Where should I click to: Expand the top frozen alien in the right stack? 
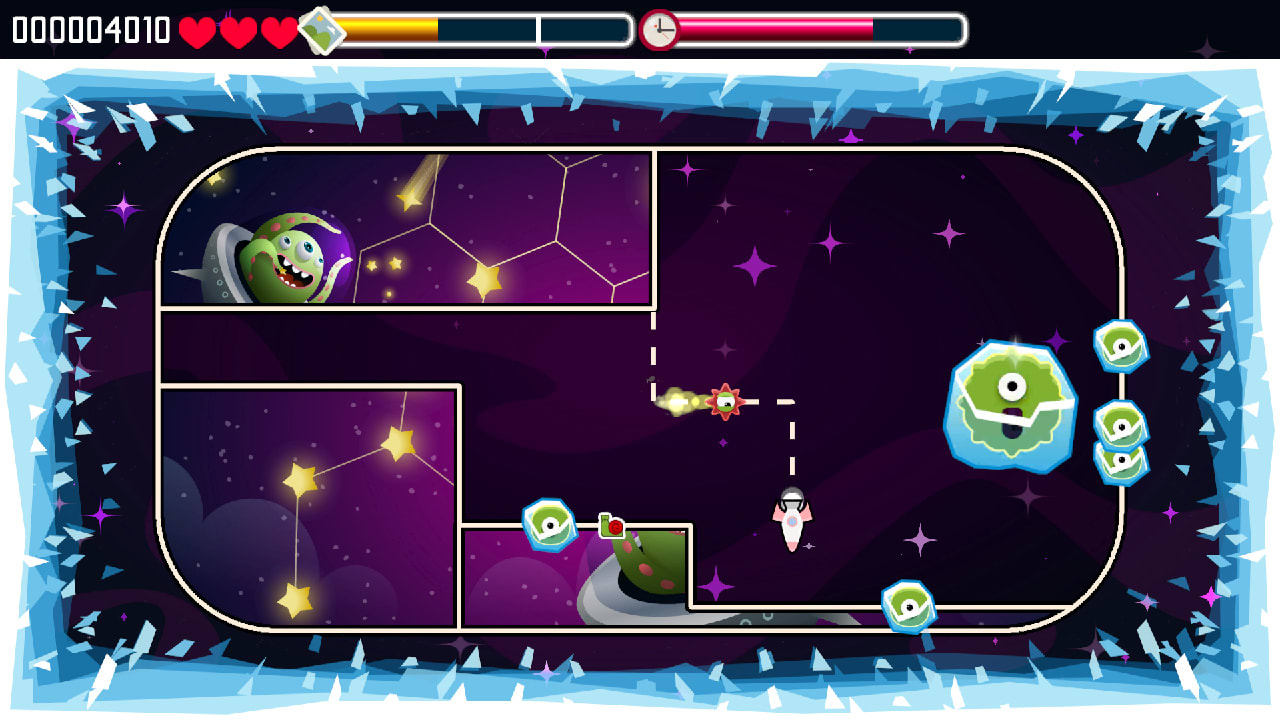tap(1120, 345)
